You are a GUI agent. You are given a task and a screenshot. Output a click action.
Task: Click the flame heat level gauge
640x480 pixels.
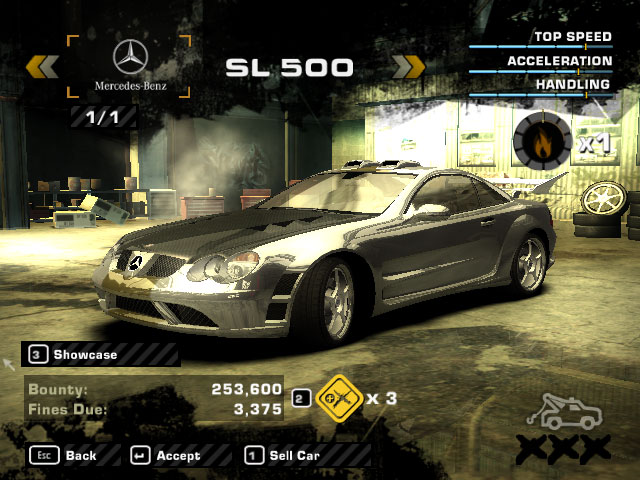pos(541,141)
